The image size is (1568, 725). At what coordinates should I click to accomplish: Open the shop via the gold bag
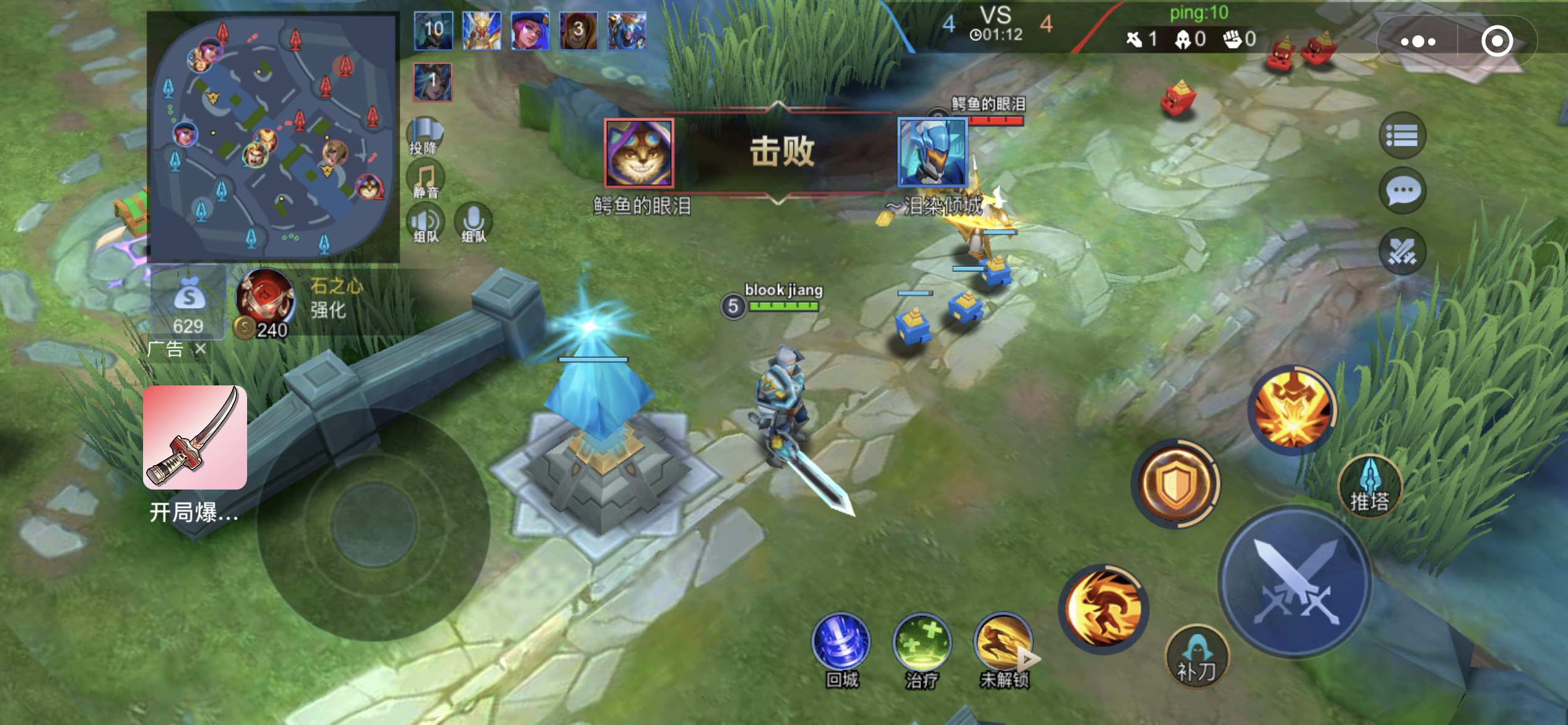pos(188,304)
